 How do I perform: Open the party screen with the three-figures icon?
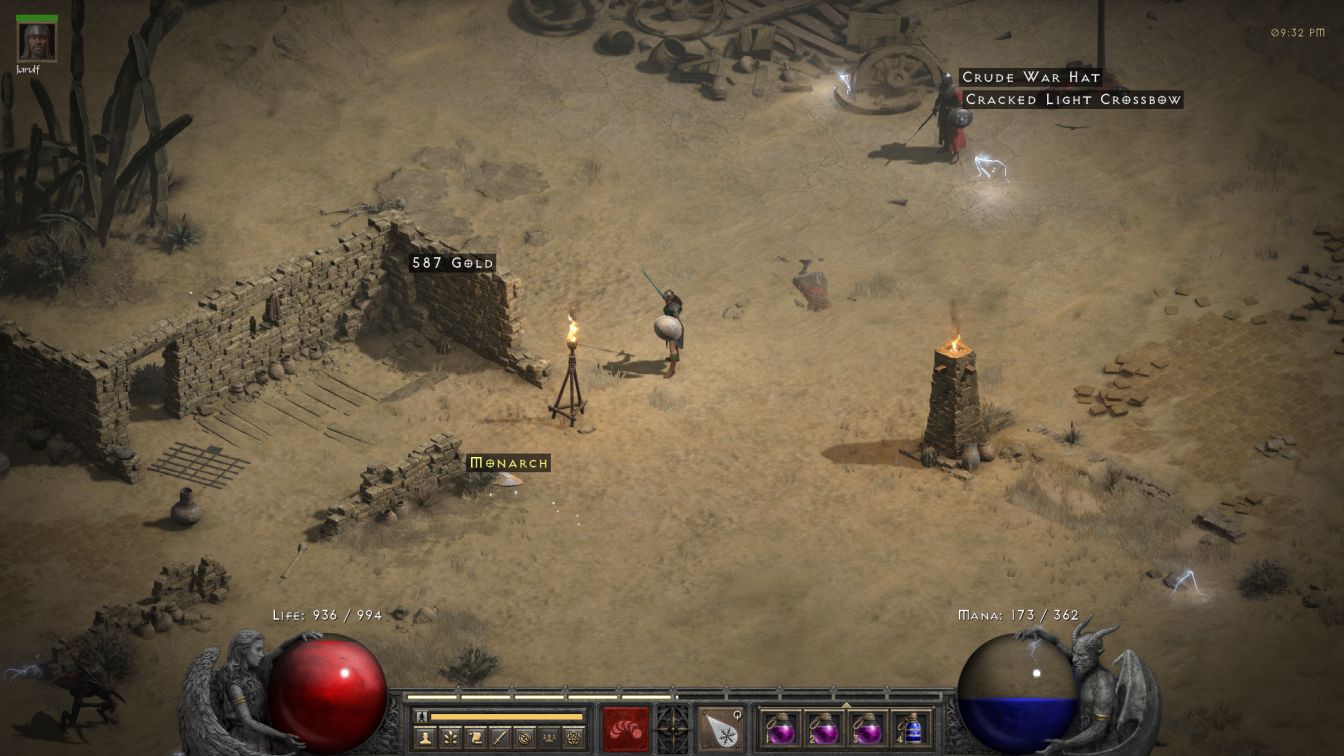pyautogui.click(x=549, y=738)
